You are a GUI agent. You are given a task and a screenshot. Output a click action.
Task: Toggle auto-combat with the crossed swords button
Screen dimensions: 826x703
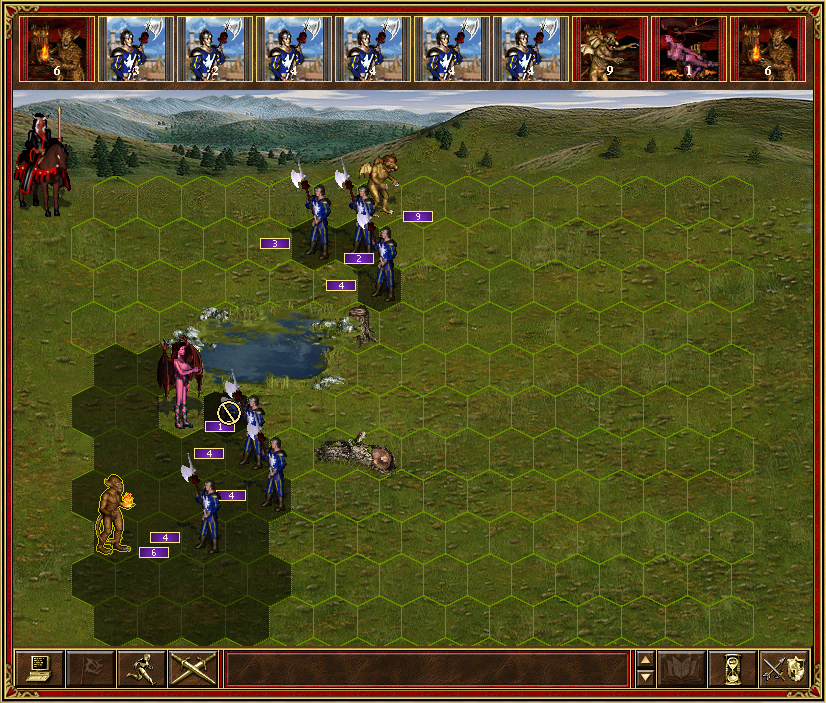[193, 668]
